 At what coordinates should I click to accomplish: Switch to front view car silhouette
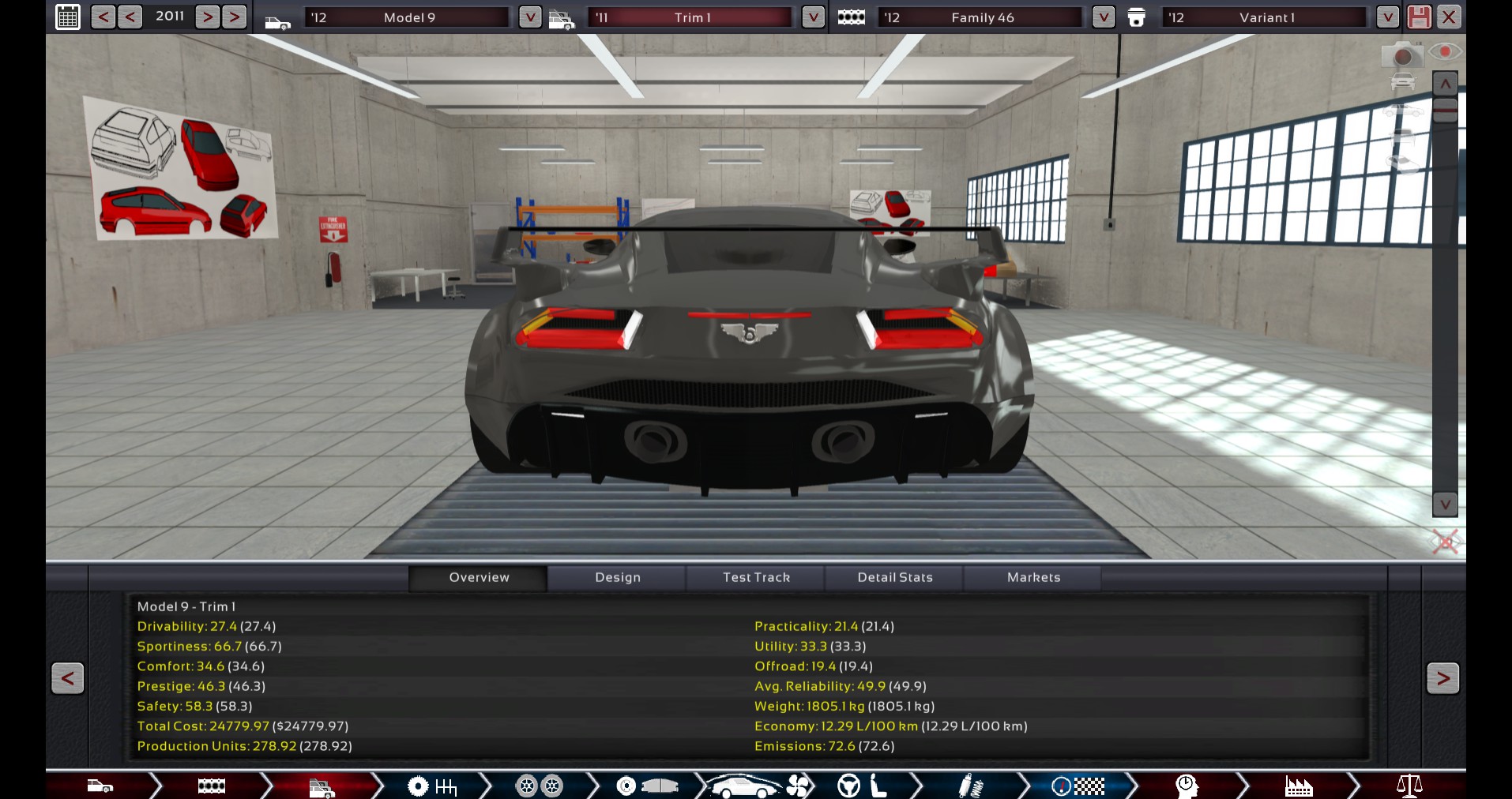coord(1402,81)
